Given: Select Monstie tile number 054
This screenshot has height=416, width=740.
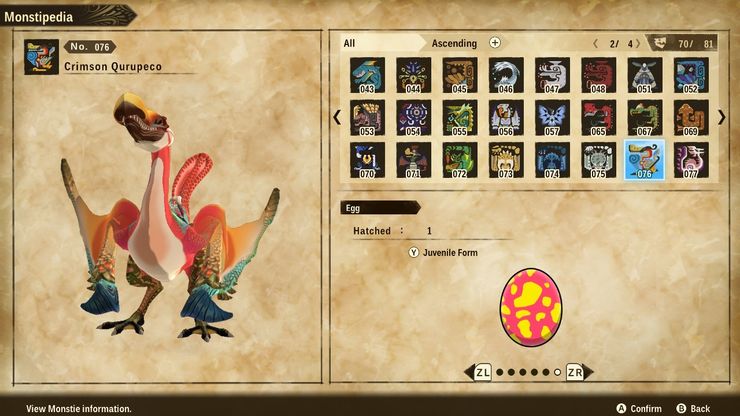Looking at the screenshot, I should tap(412, 117).
